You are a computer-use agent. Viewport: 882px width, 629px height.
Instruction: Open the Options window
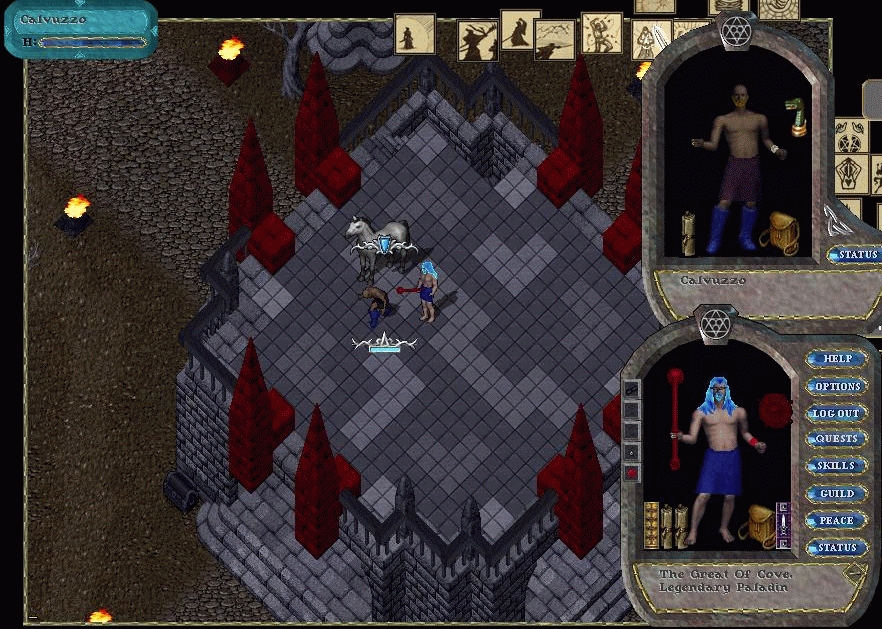836,386
